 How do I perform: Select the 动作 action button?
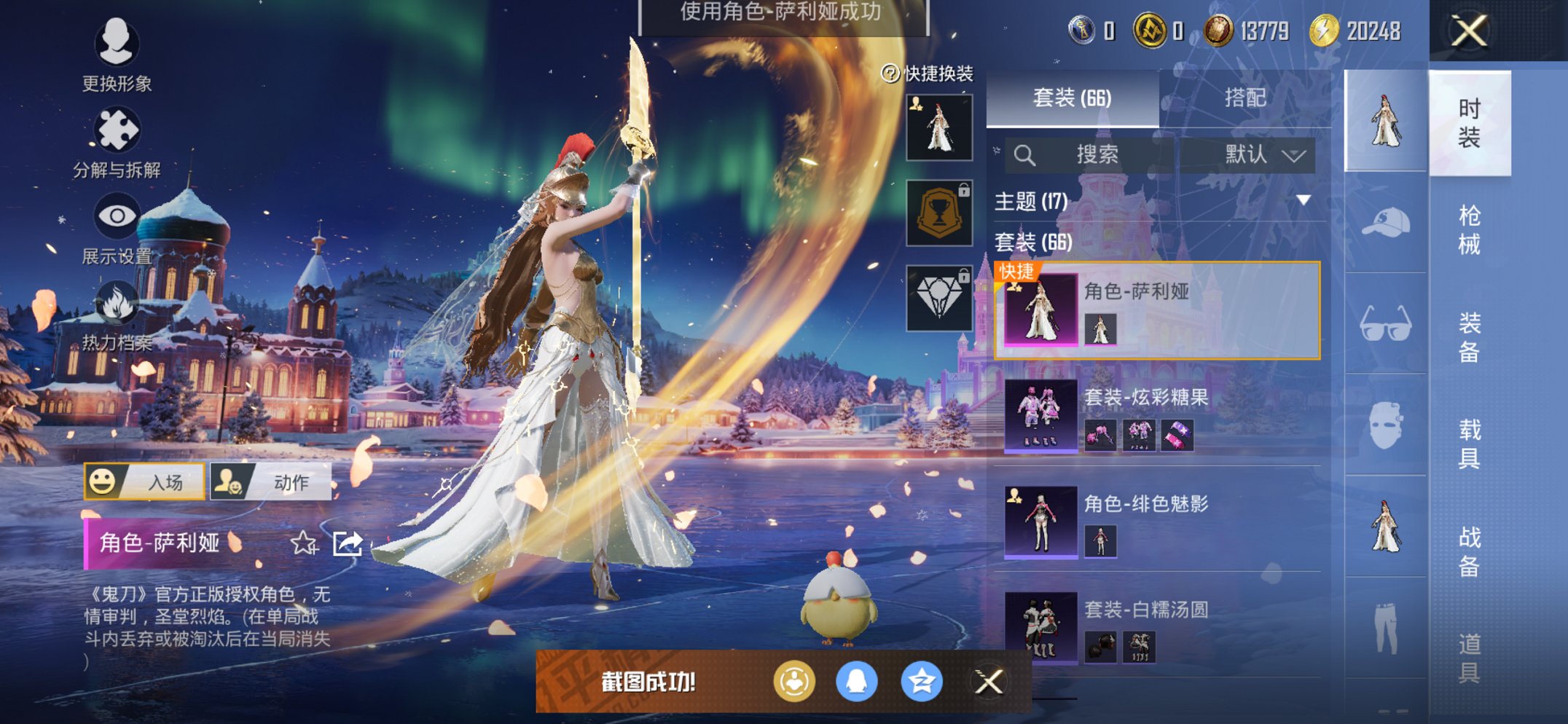270,481
